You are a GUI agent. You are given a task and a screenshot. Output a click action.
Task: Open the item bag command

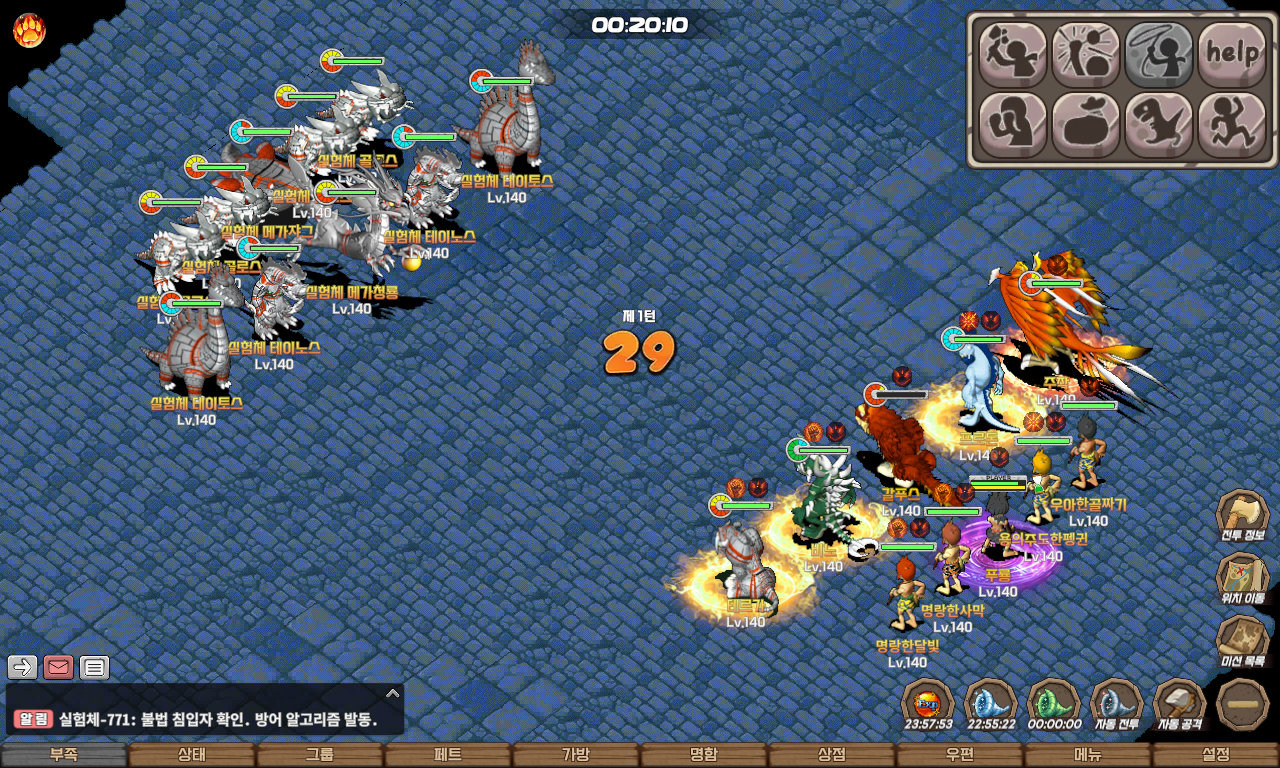[x=1085, y=125]
